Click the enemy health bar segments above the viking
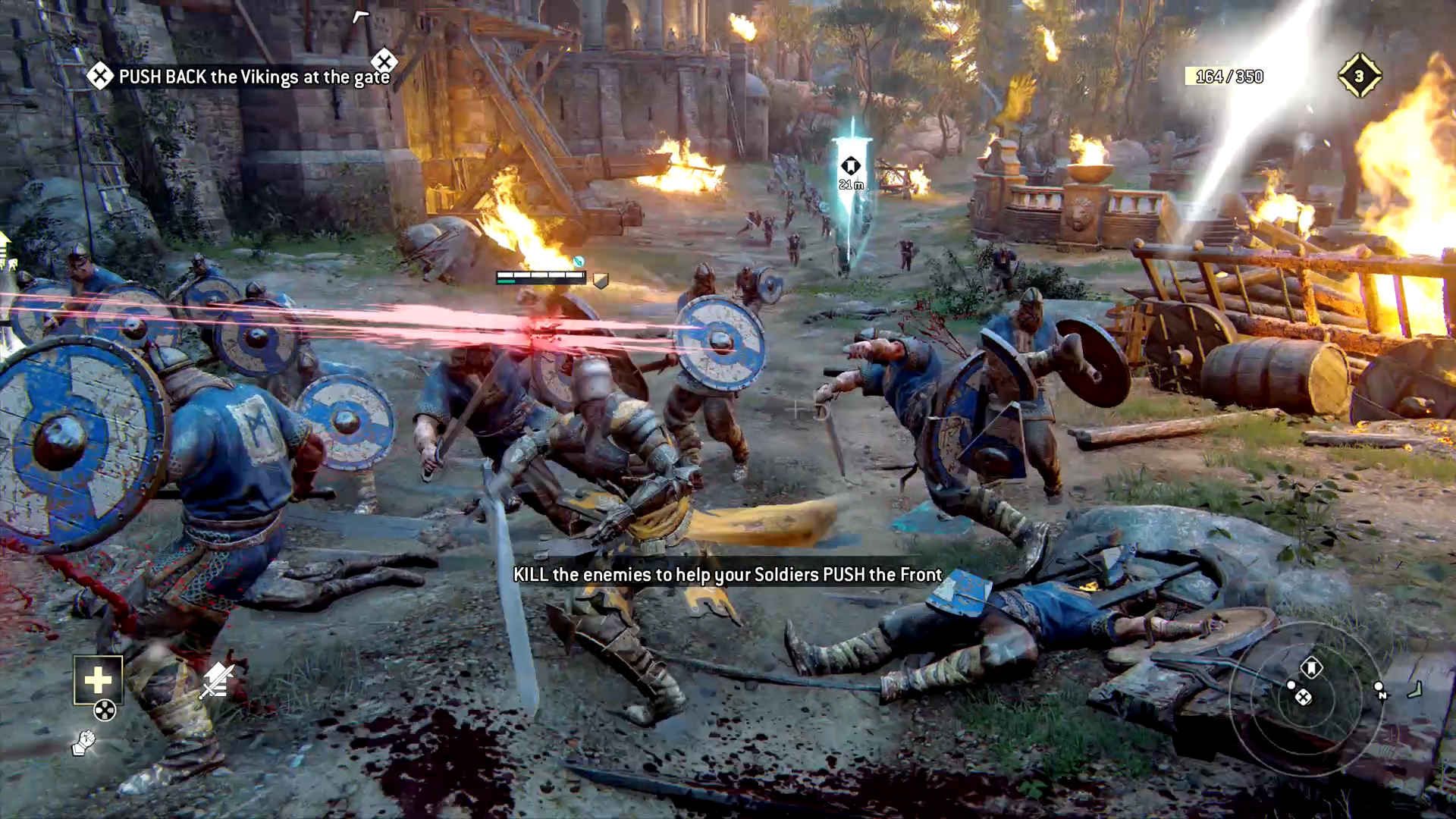 [x=538, y=276]
